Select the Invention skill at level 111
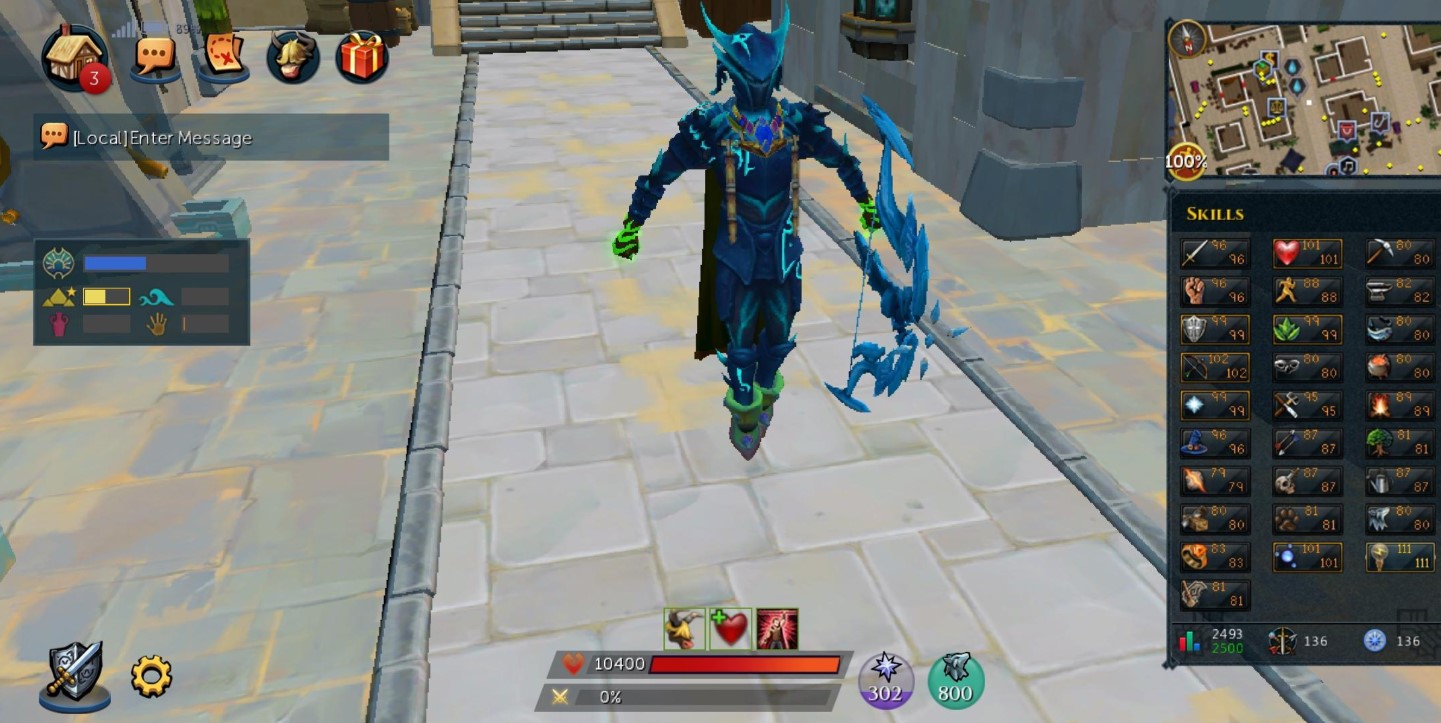The width and height of the screenshot is (1441, 723). [1400, 557]
